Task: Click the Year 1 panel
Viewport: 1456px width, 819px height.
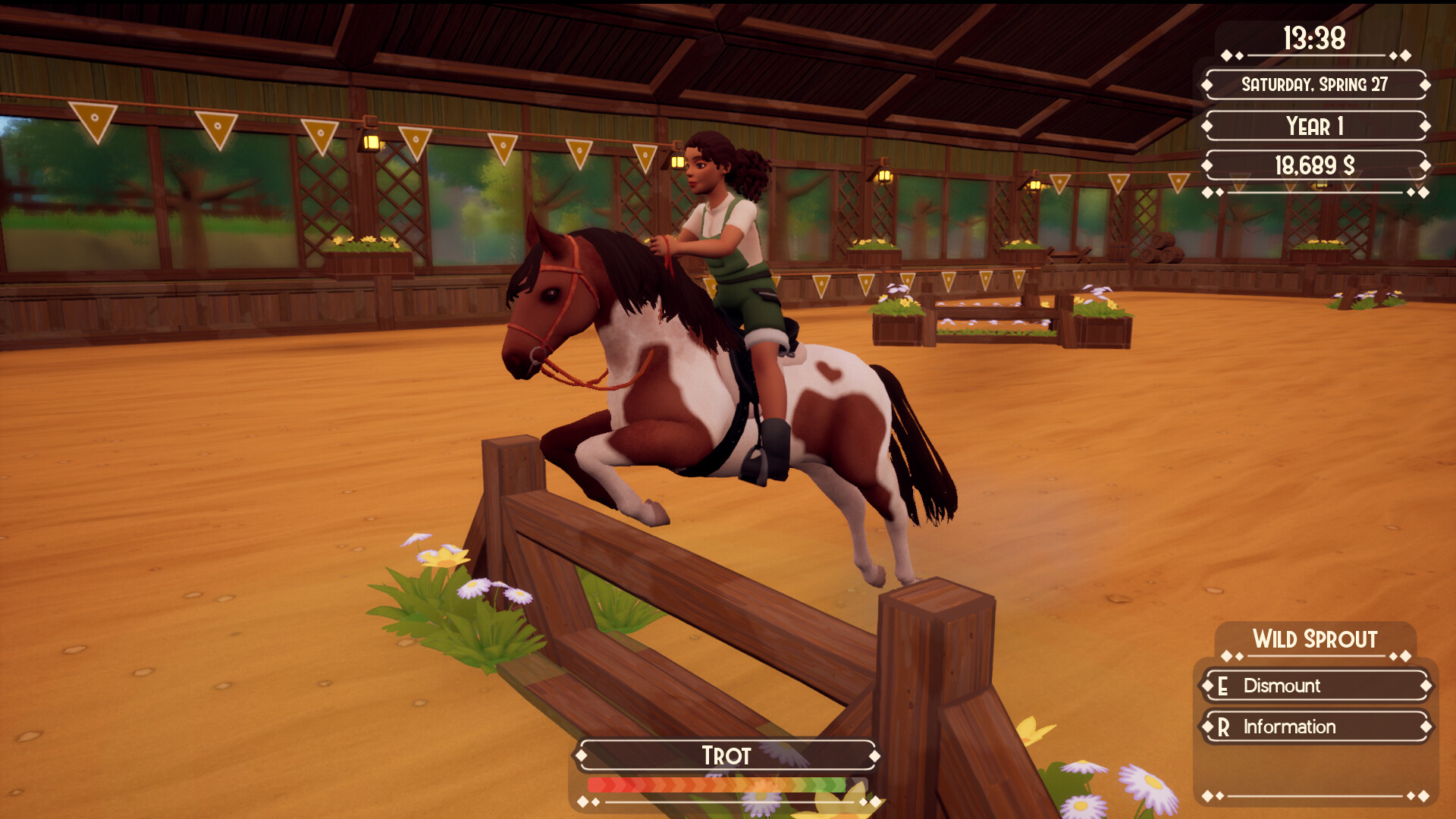Action: coord(1316,126)
